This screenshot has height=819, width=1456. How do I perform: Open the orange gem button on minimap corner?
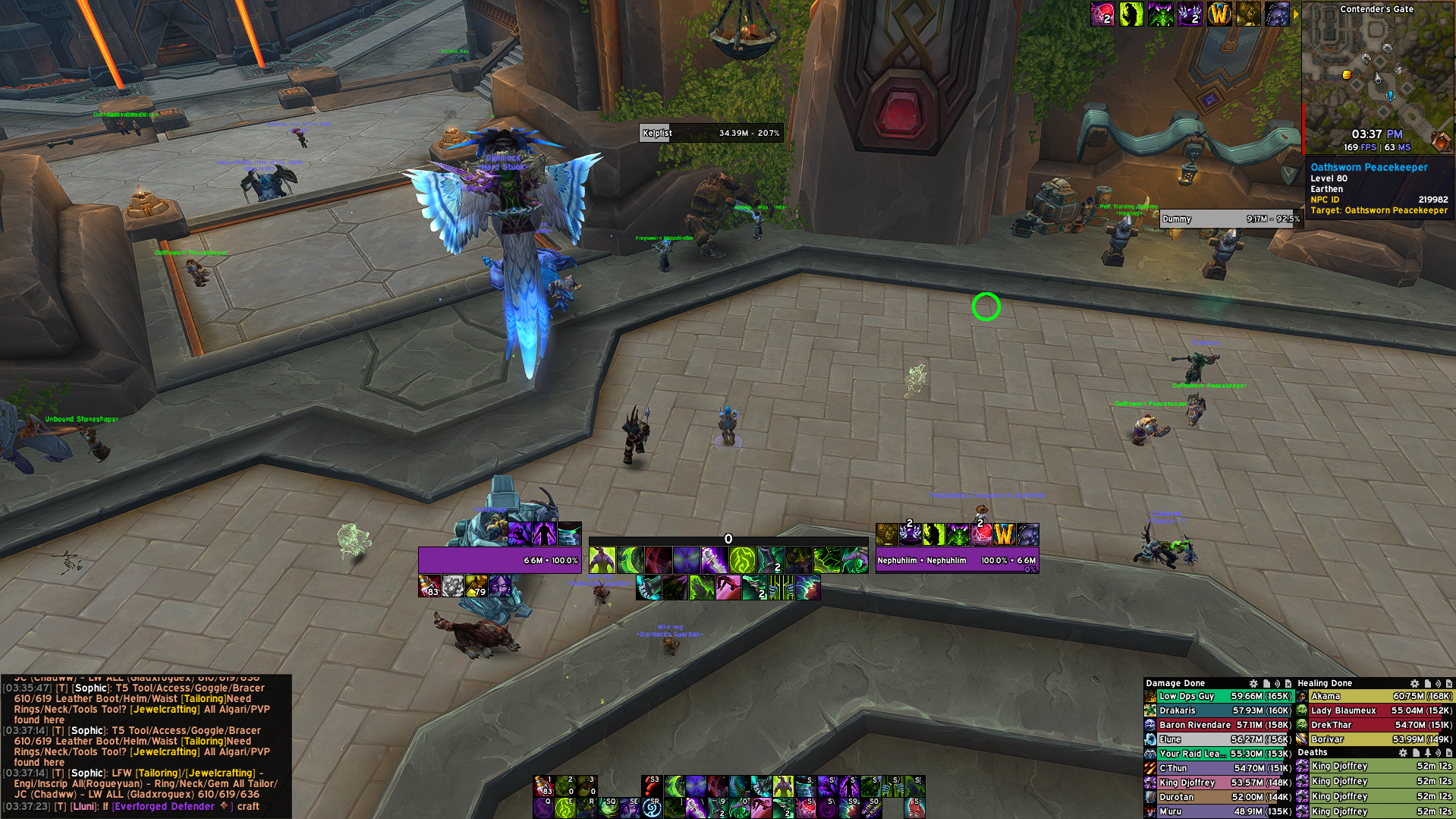pyautogui.click(x=1440, y=140)
